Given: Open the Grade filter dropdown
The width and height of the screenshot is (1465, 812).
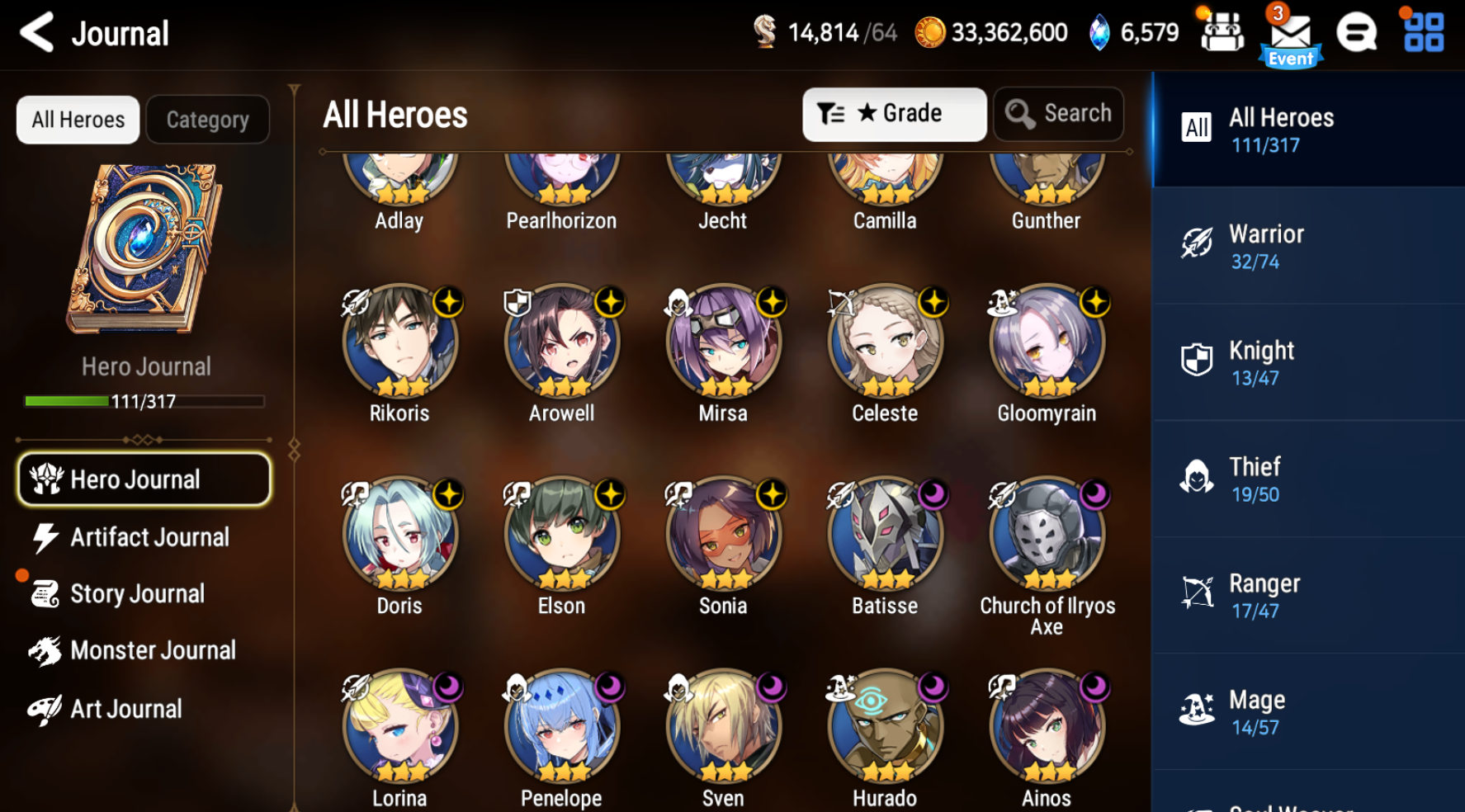Looking at the screenshot, I should pyautogui.click(x=894, y=113).
